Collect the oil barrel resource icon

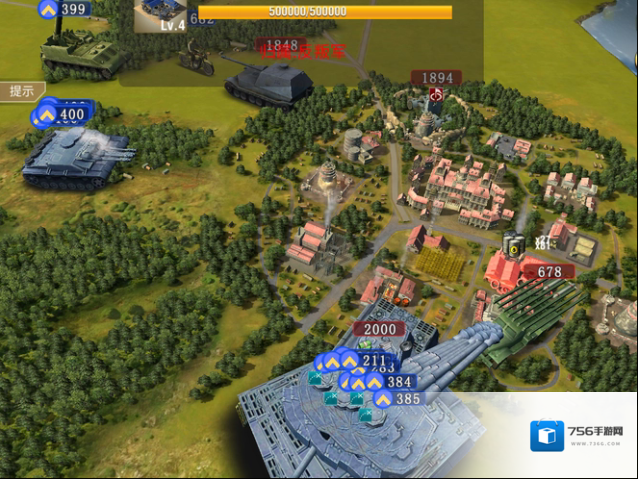514,245
